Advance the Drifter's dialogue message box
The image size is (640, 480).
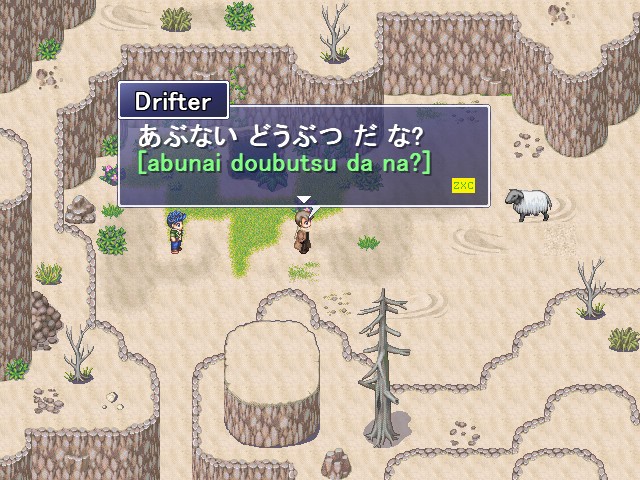pyautogui.click(x=303, y=155)
